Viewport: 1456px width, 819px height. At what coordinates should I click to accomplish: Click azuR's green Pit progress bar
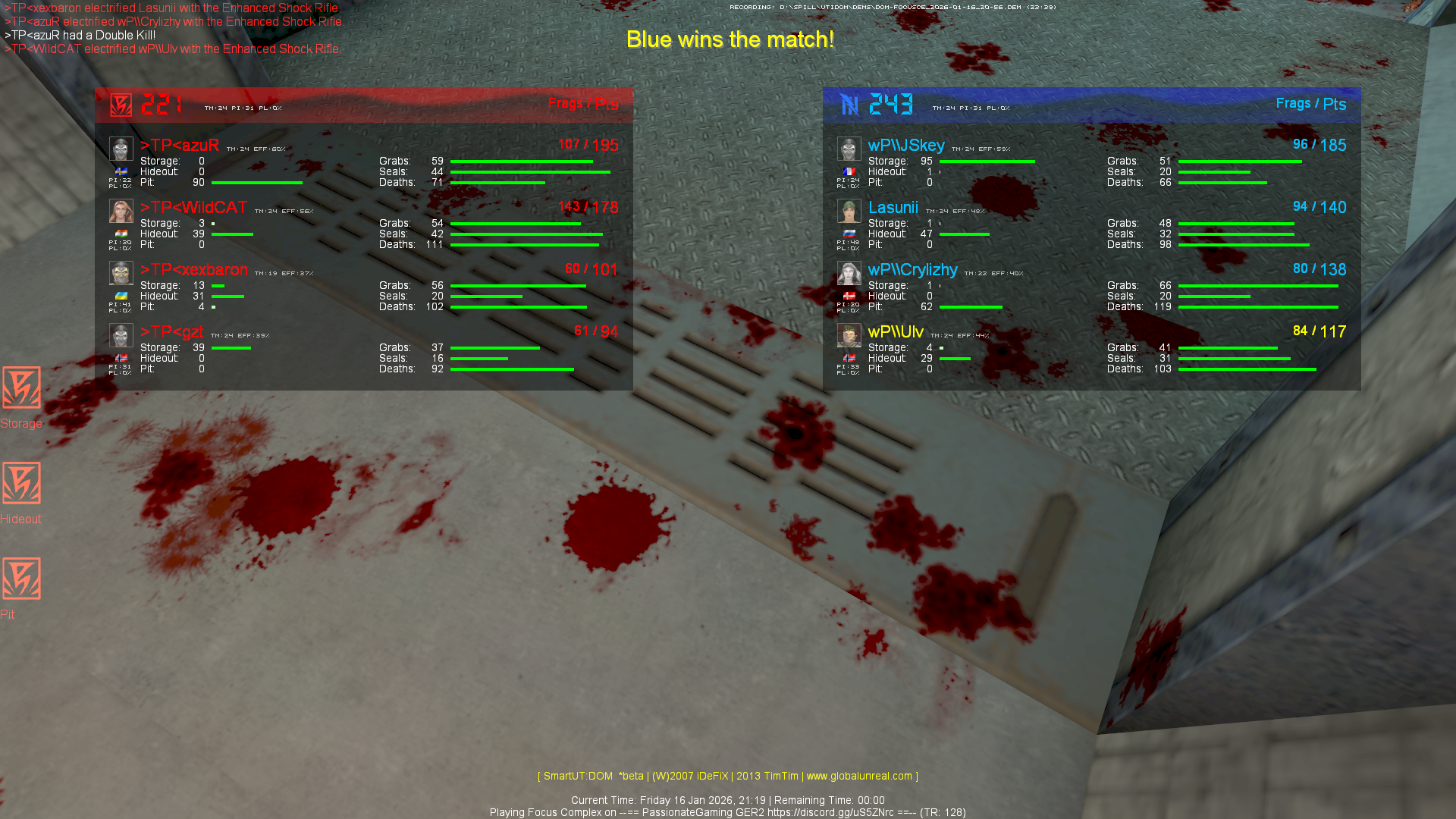point(258,183)
